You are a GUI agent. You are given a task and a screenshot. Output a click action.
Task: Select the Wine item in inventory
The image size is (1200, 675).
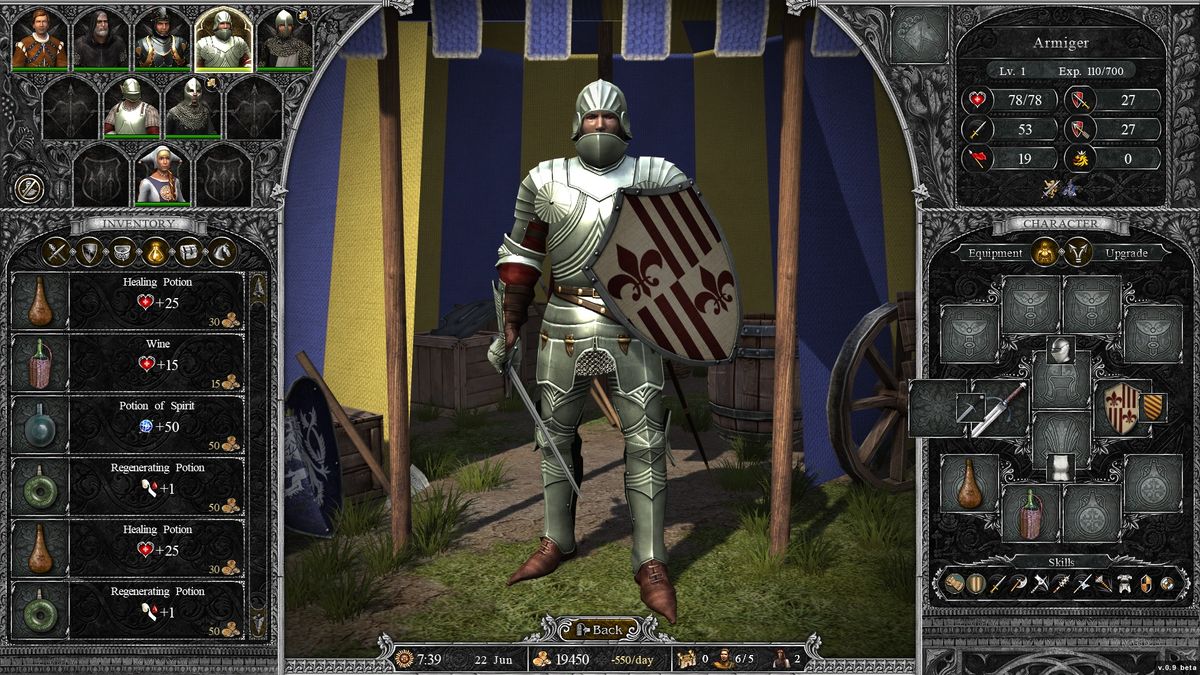(x=157, y=361)
